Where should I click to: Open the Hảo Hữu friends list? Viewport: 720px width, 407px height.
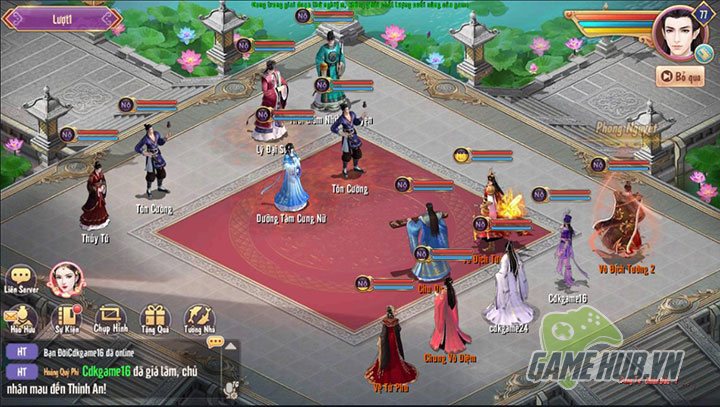click(20, 317)
